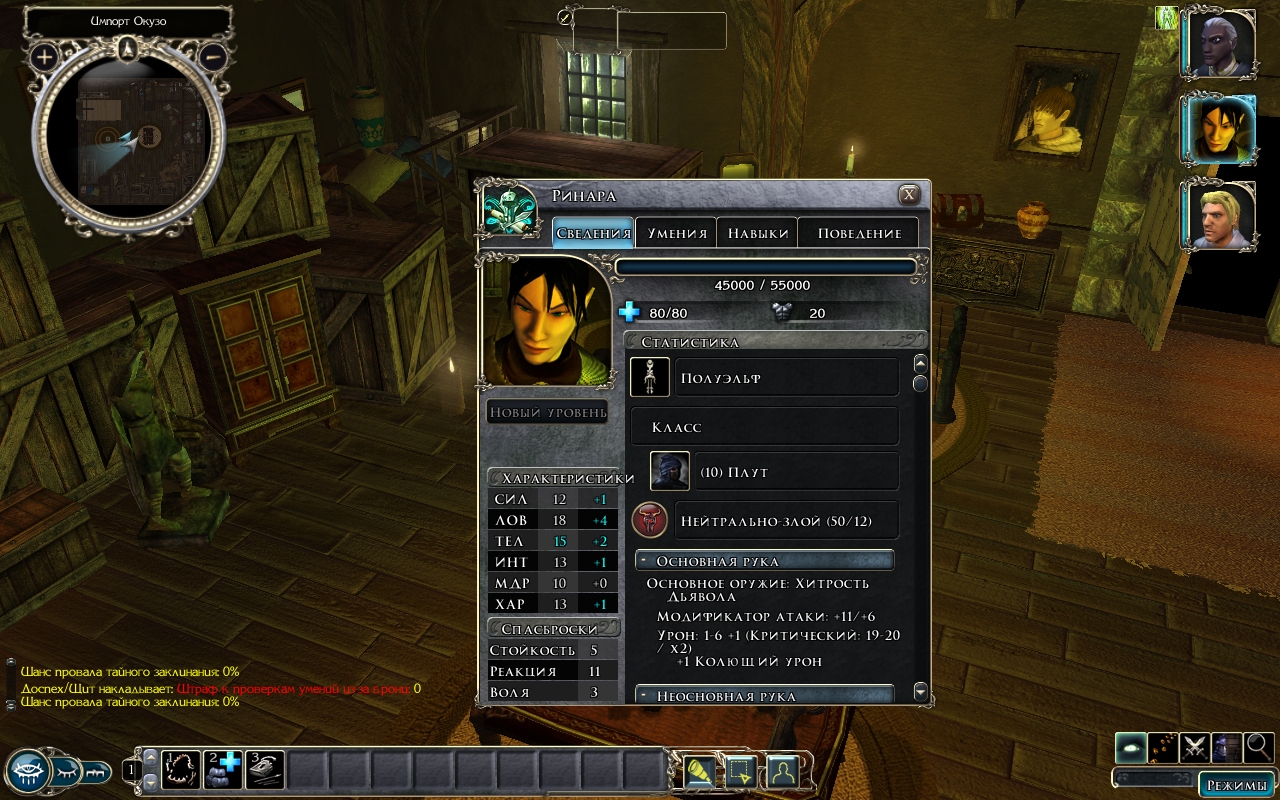Activate hotbar slot 1 ability
The height and width of the screenshot is (800, 1280).
coord(181,770)
